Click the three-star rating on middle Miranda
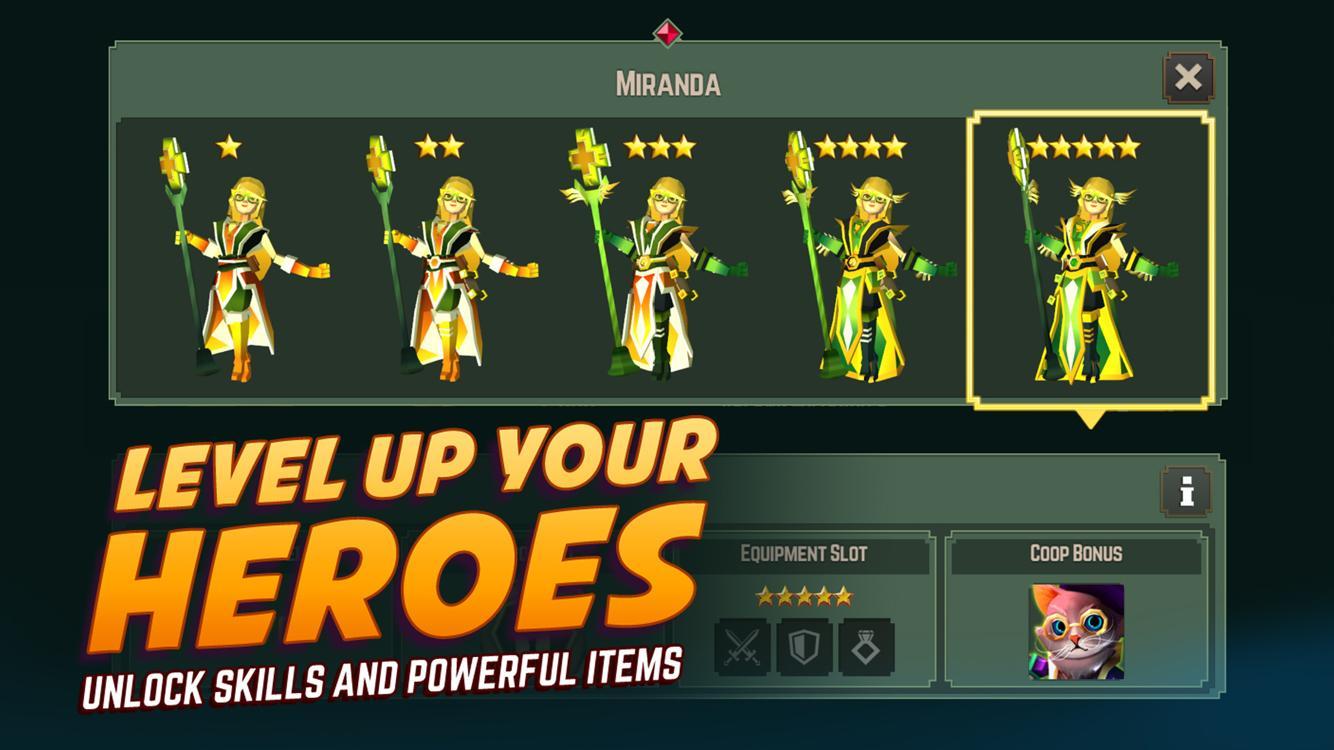 pos(660,146)
